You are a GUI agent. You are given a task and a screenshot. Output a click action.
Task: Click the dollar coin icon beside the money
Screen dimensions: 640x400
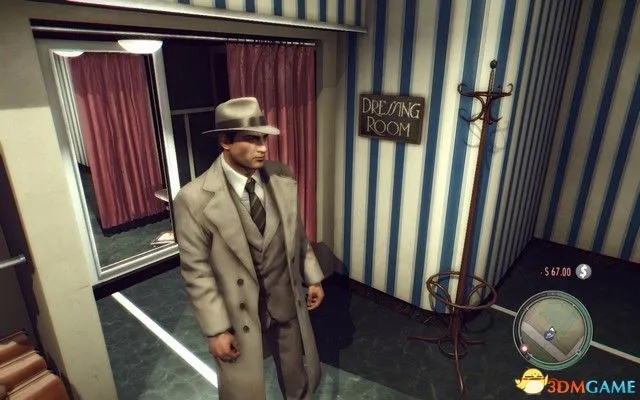[x=583, y=272]
